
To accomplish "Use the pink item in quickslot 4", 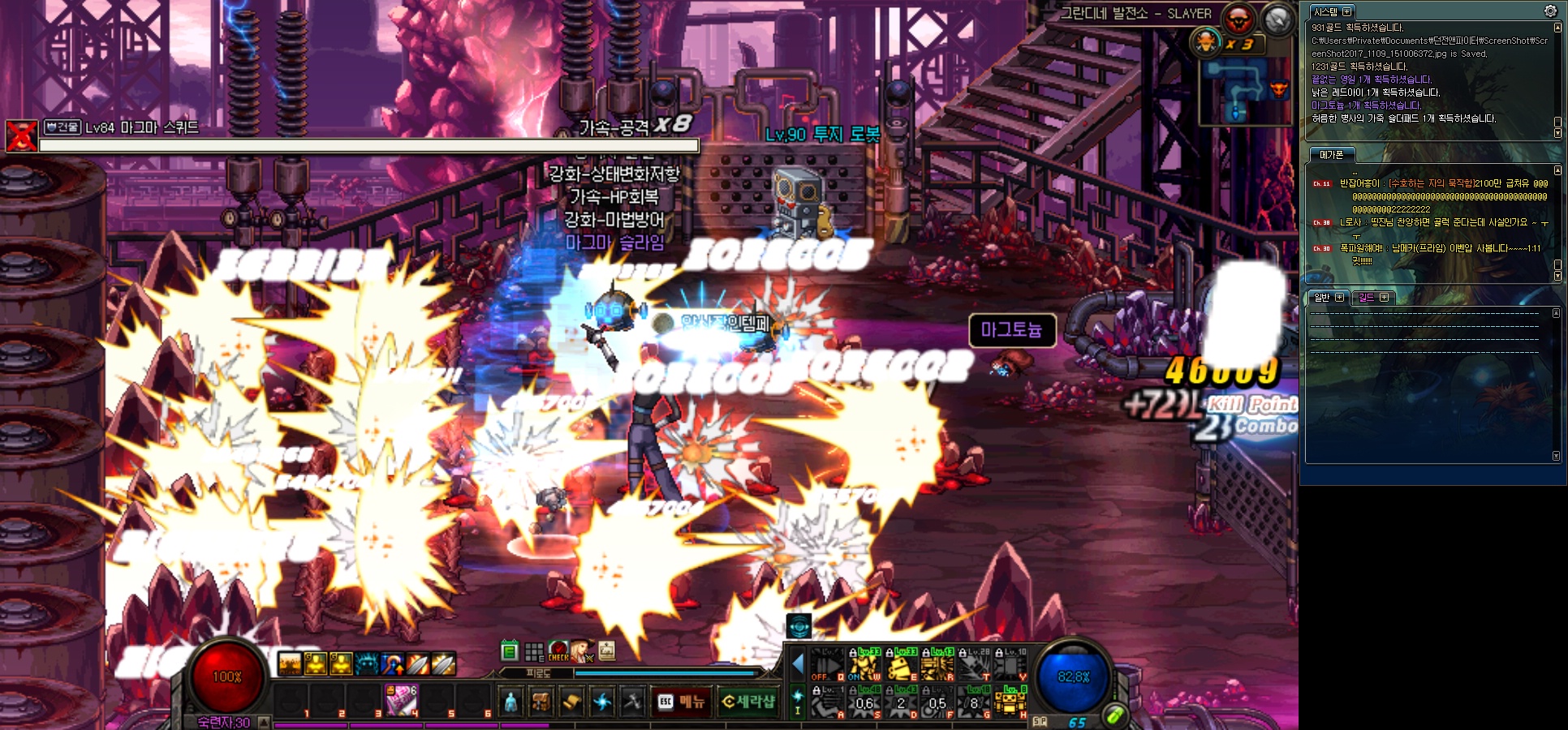I will pos(401,700).
